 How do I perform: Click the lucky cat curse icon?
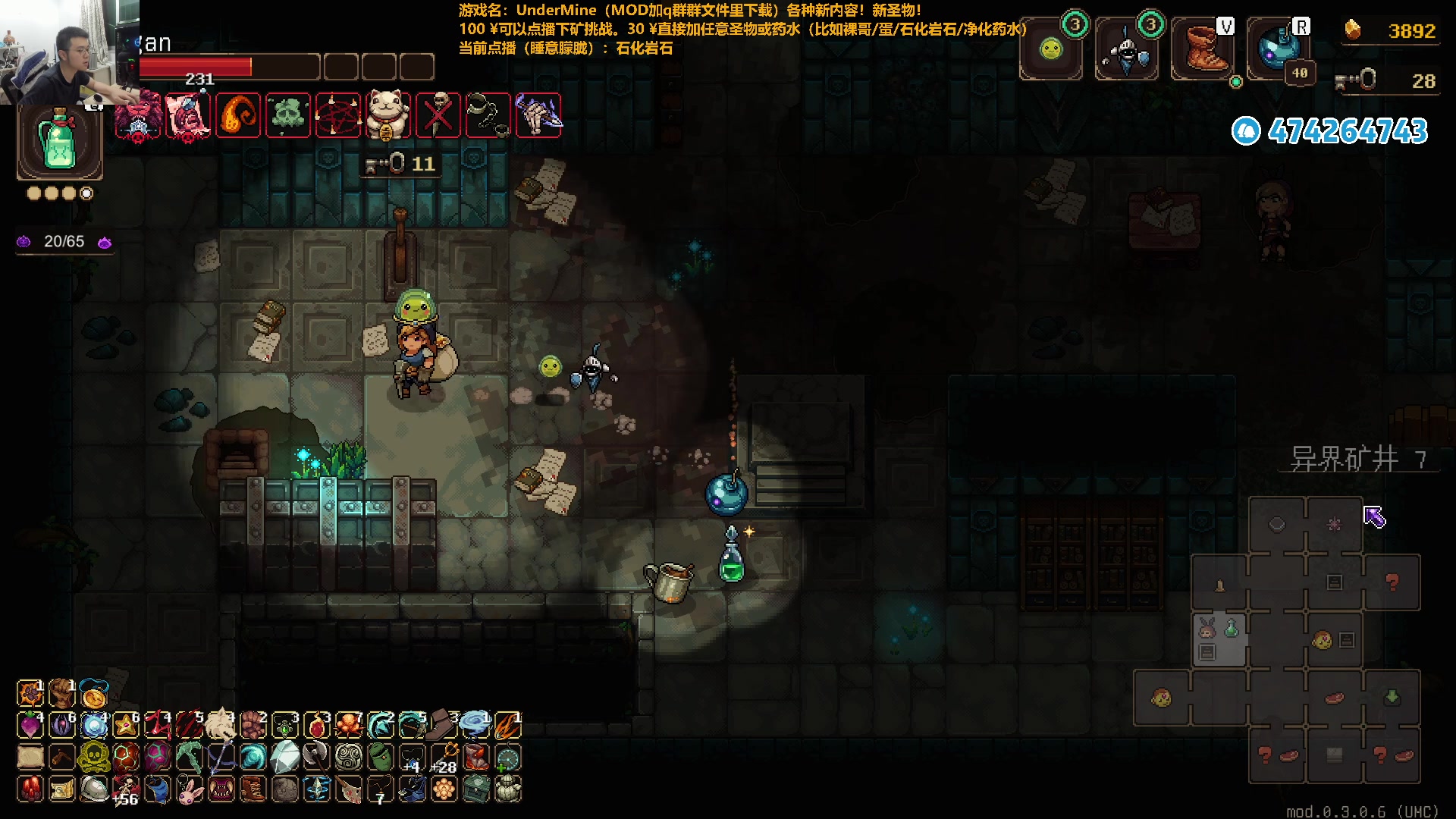coord(388,116)
